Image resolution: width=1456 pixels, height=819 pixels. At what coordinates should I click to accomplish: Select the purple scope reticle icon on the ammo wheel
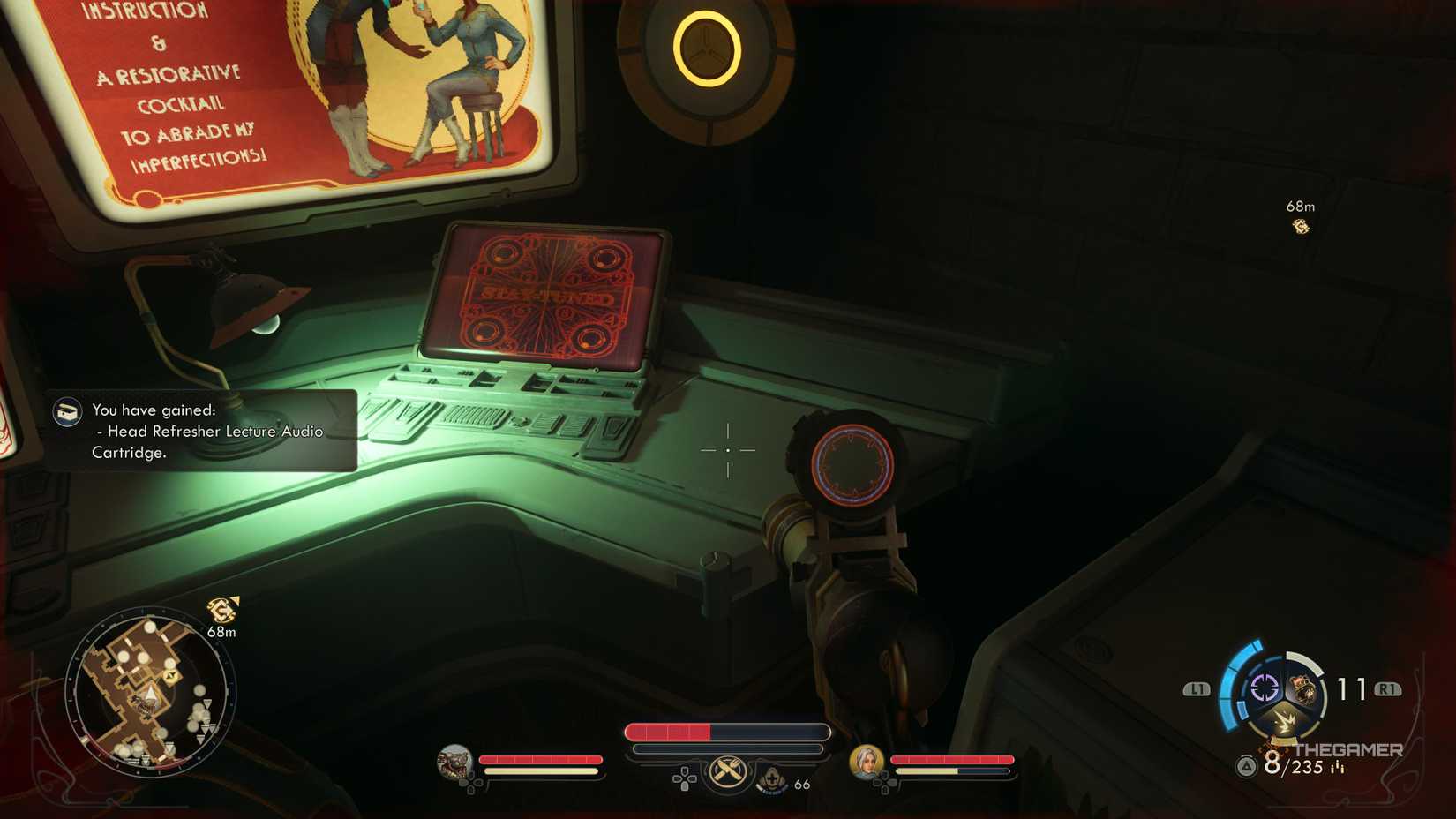[x=1265, y=688]
